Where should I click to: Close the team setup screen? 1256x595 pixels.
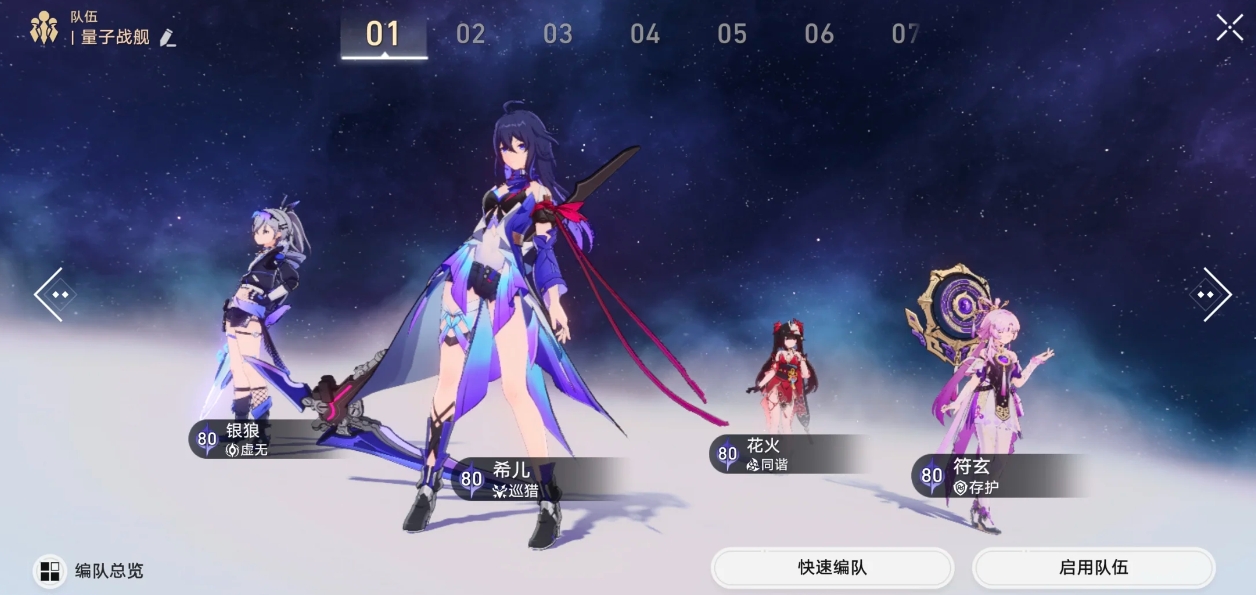point(1229,28)
